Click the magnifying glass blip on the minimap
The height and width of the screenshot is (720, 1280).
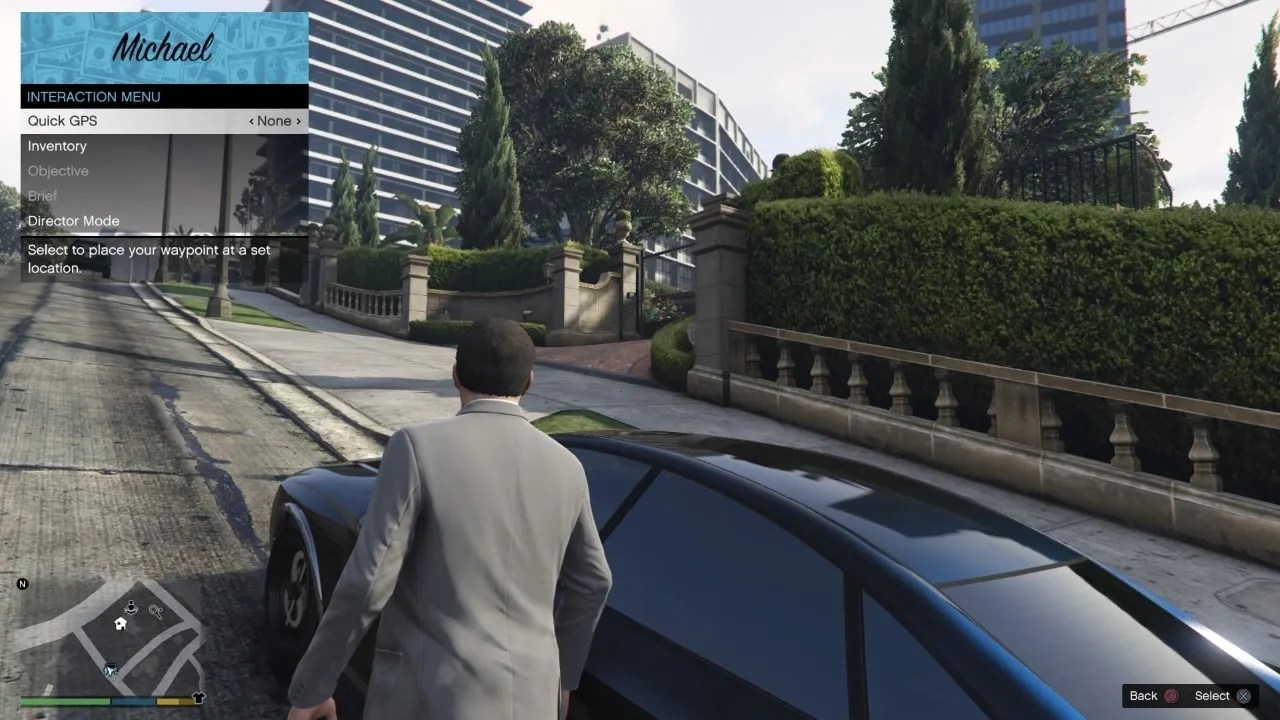155,611
